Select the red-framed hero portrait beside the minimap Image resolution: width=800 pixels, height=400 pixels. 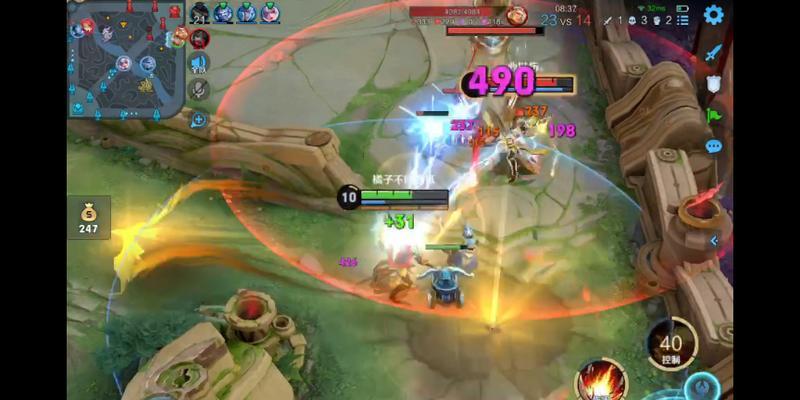199,38
